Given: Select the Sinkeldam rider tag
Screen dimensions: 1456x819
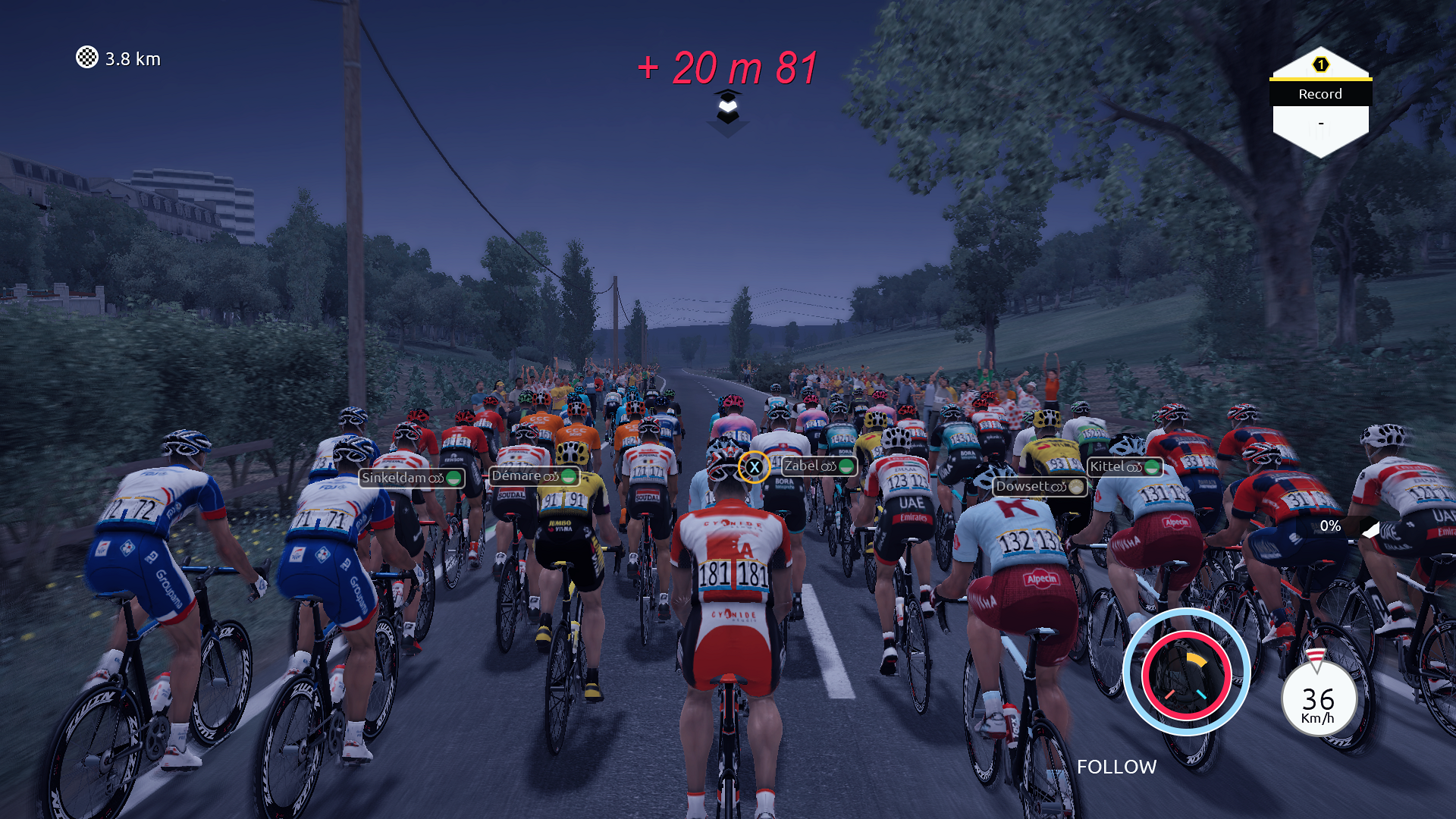Looking at the screenshot, I should [x=411, y=478].
